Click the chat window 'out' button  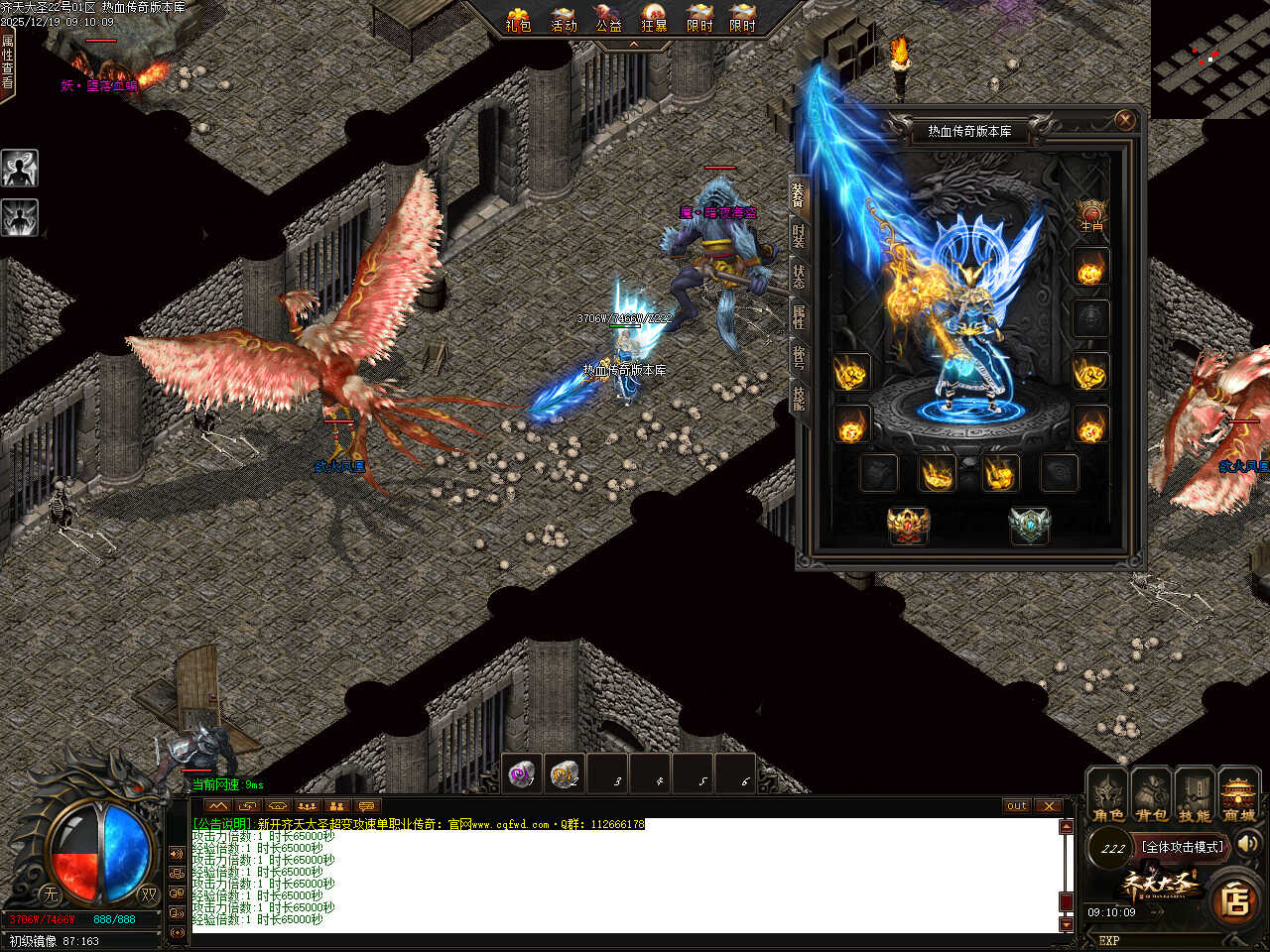pyautogui.click(x=1017, y=805)
